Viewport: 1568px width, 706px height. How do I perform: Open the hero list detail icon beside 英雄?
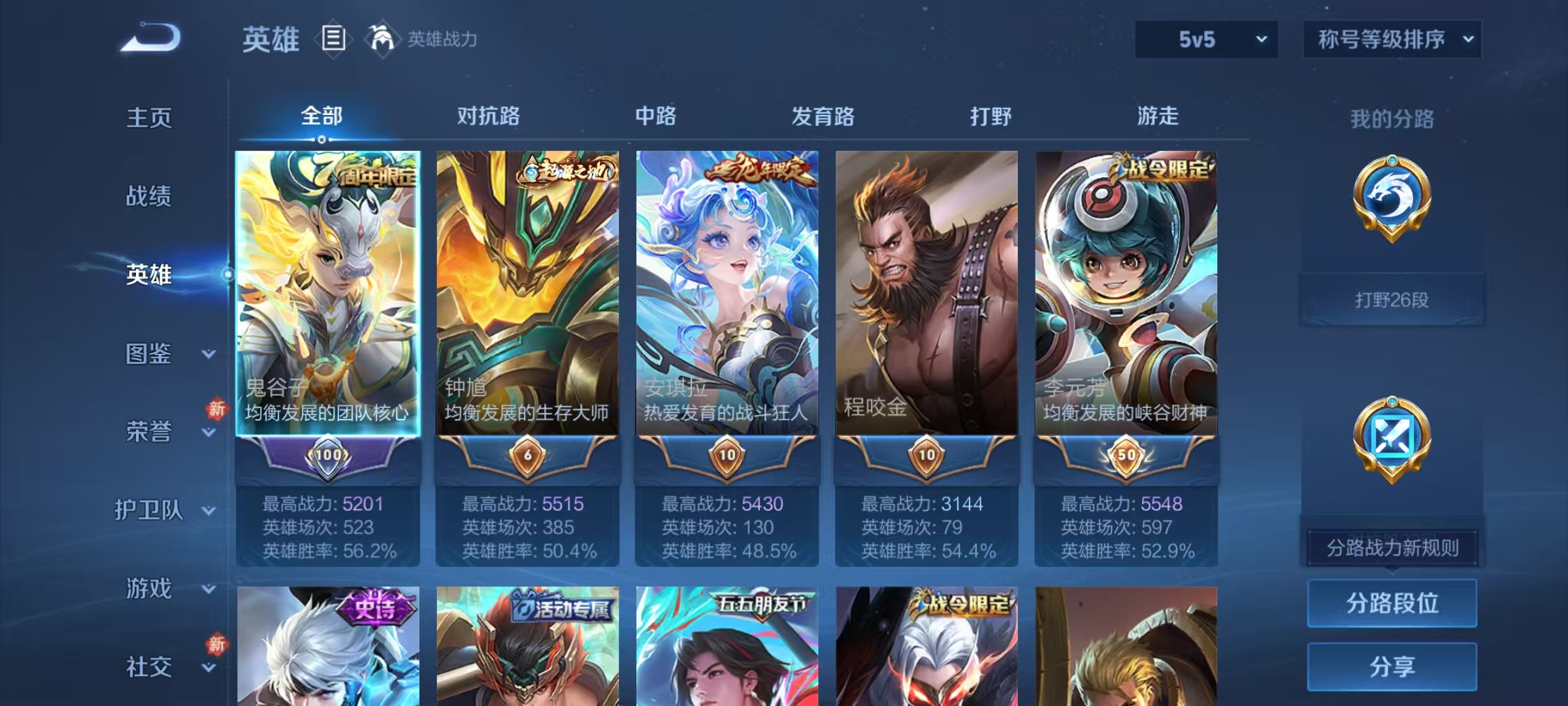coord(333,39)
